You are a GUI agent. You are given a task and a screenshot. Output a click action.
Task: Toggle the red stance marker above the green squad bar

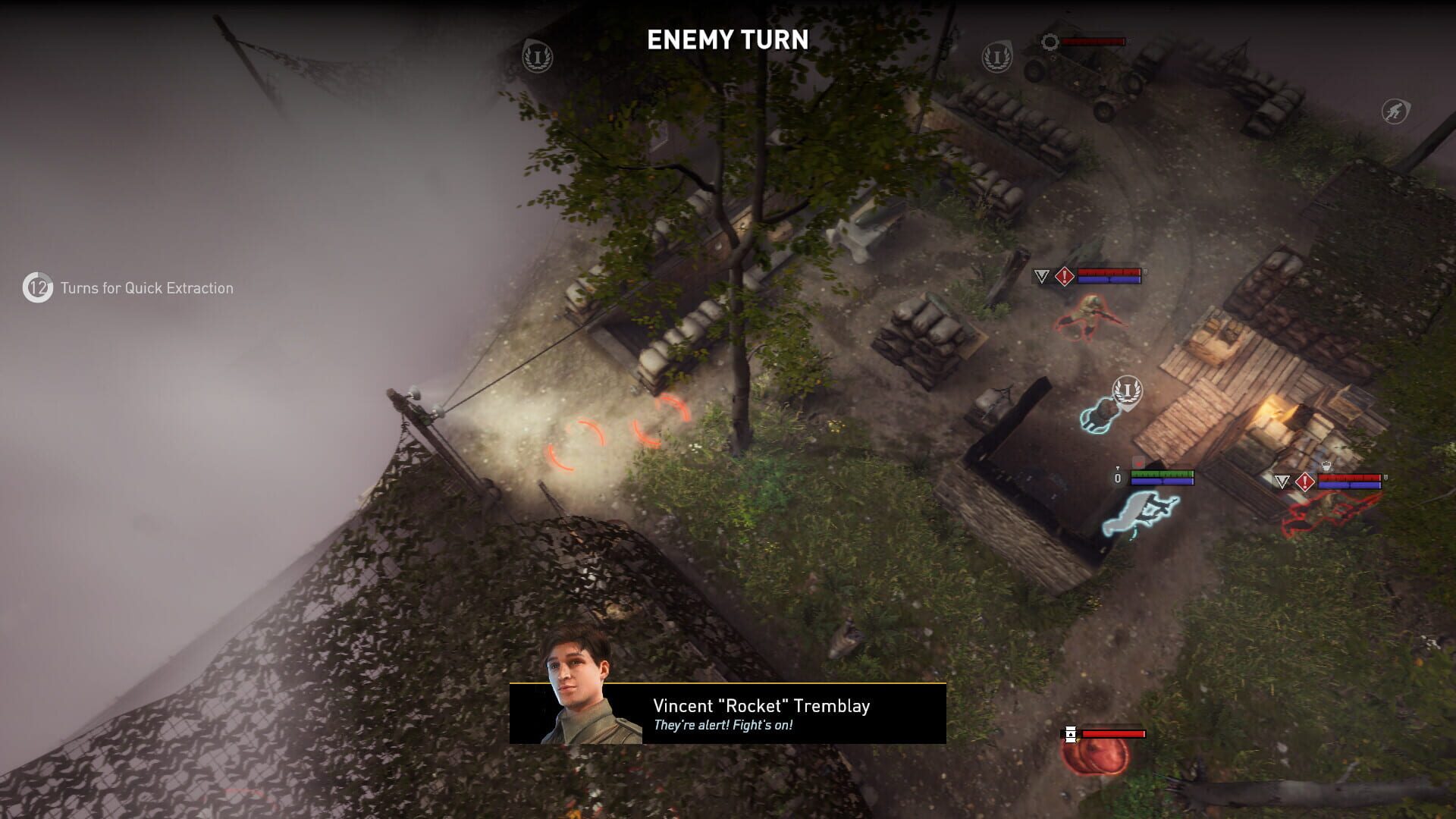click(x=1139, y=463)
